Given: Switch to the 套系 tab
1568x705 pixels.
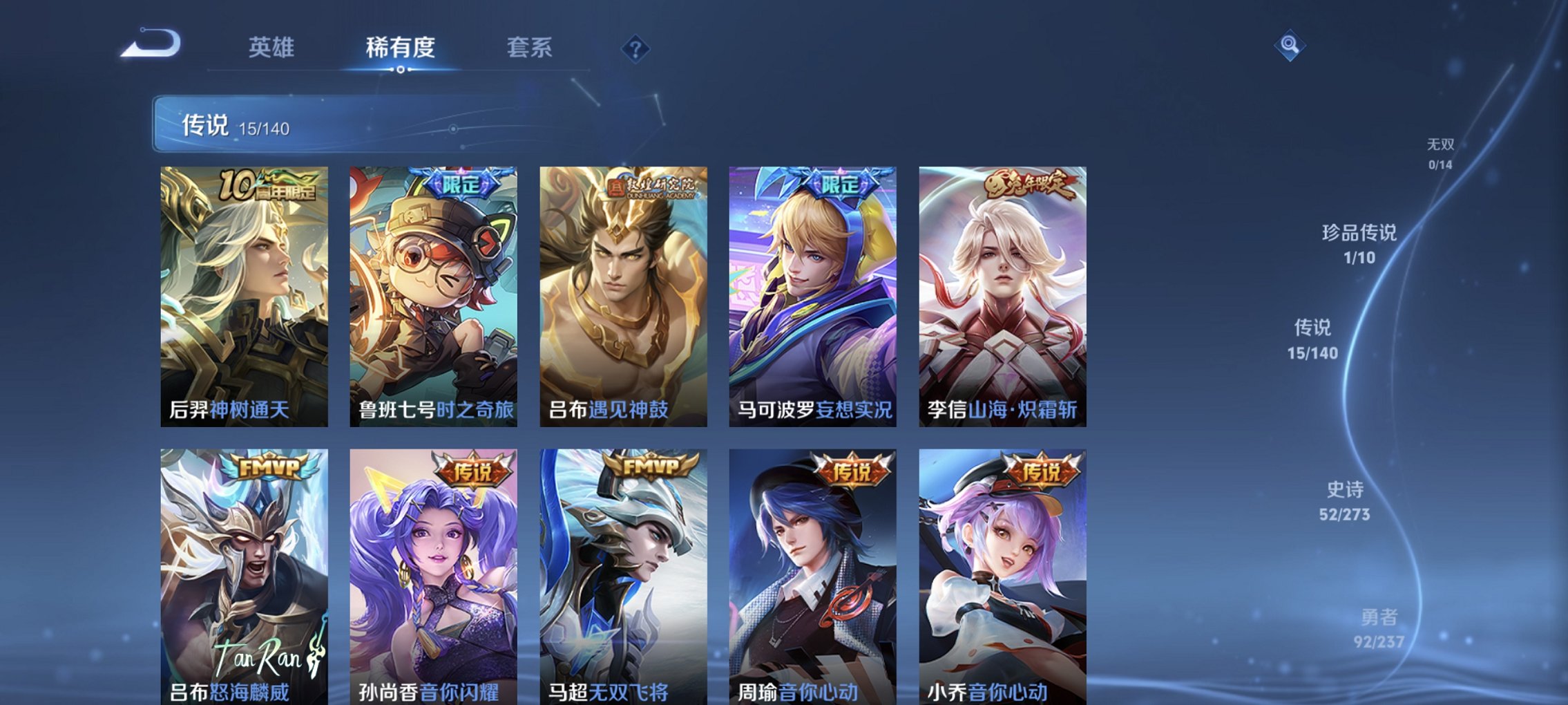Looking at the screenshot, I should [x=529, y=47].
